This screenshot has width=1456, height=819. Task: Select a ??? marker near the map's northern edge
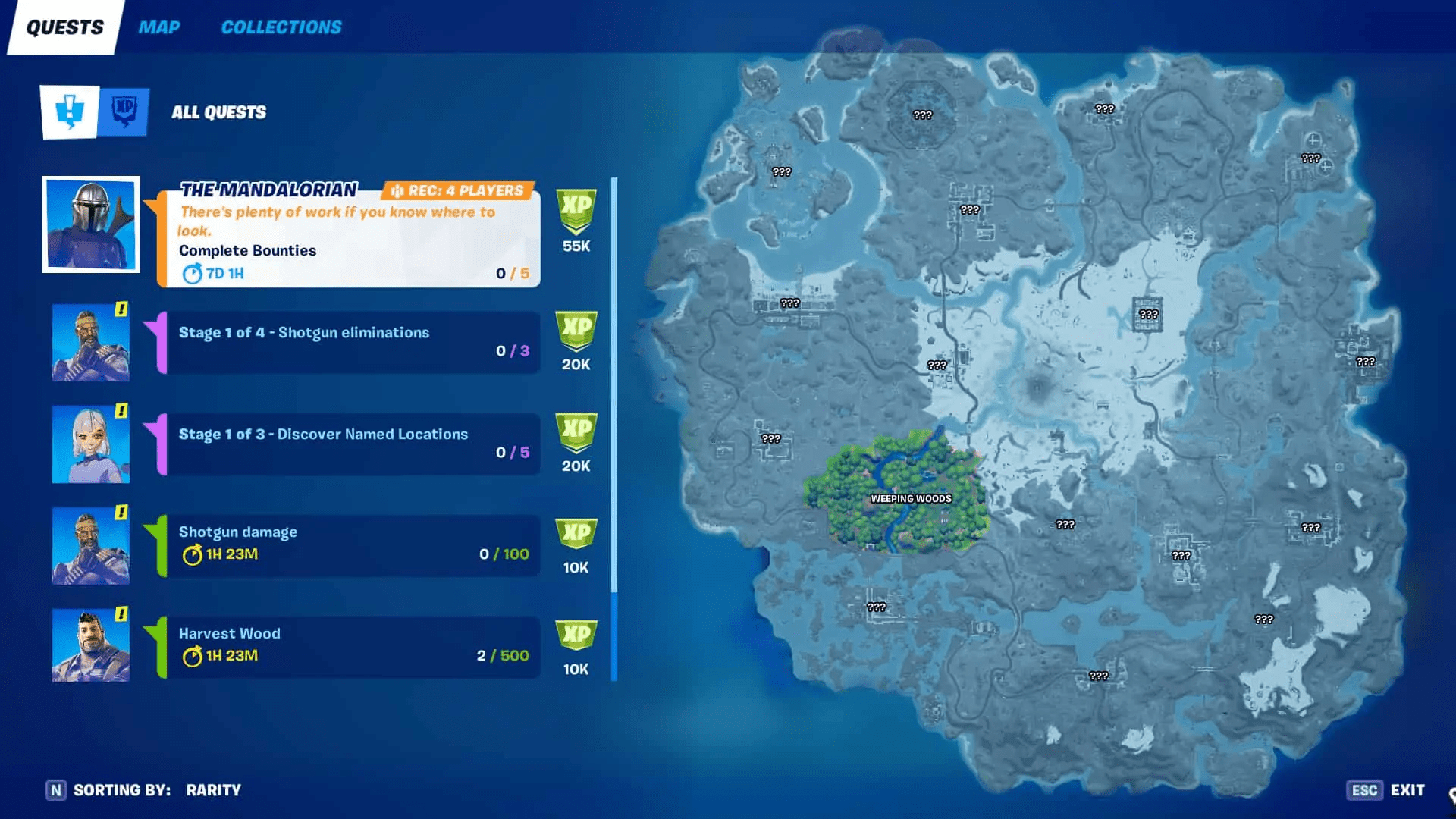[x=1103, y=108]
